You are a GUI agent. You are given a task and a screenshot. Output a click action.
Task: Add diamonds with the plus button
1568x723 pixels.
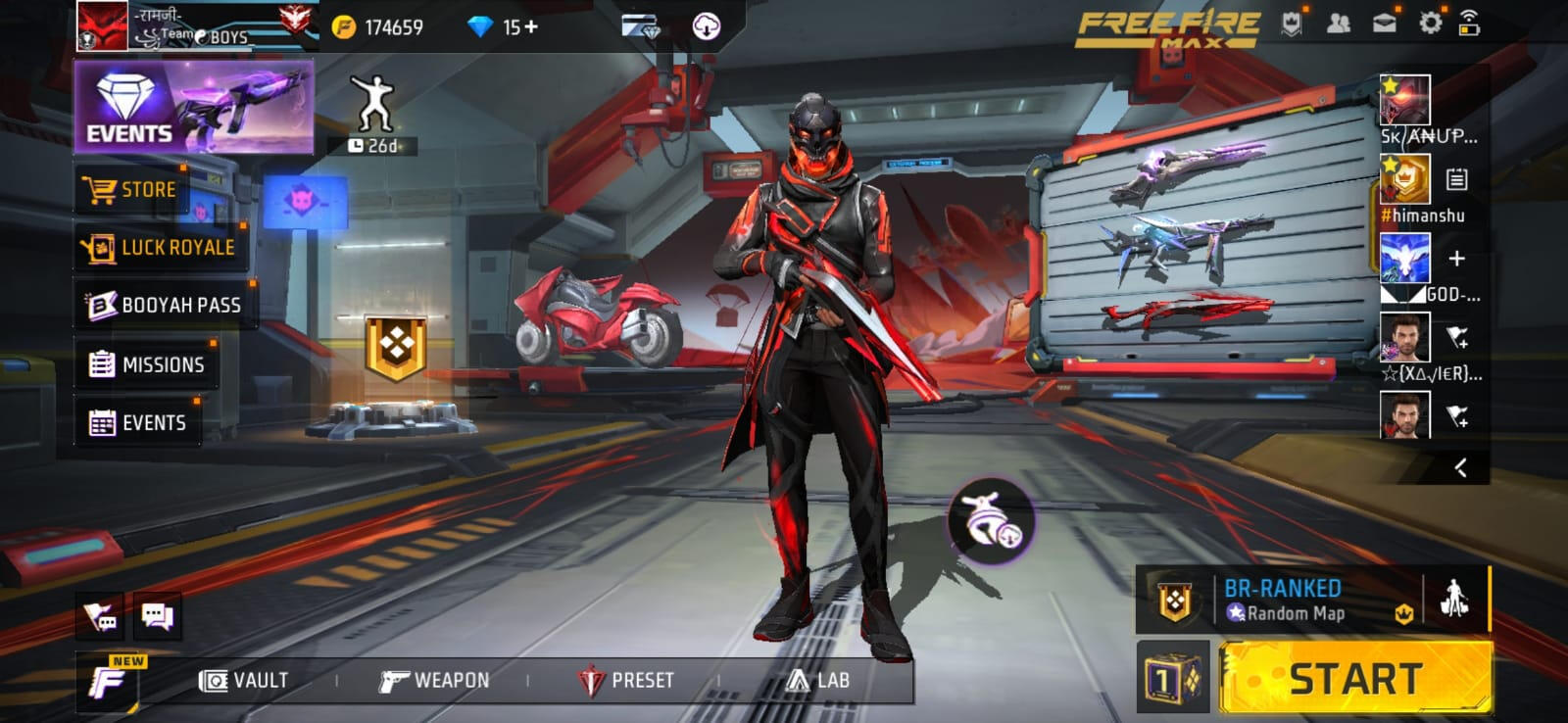(531, 26)
